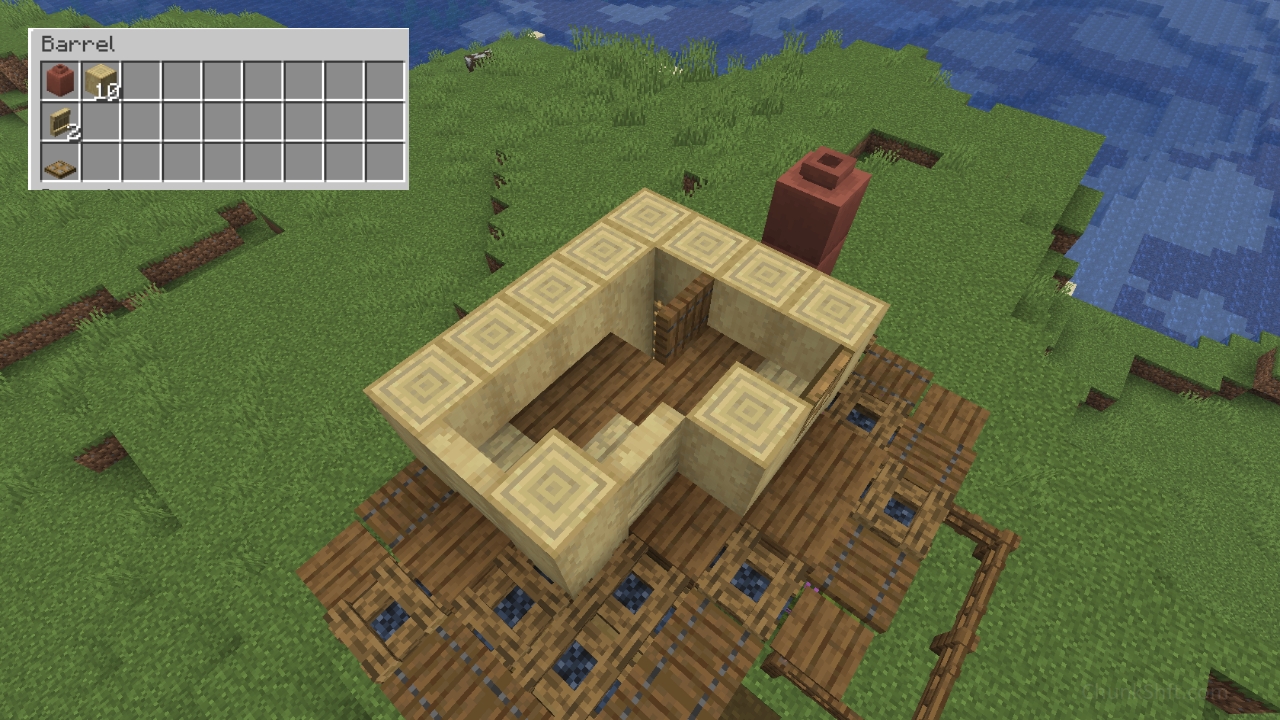Screen dimensions: 1280x720
Task: Click the bamboo trapdoor item in the barrel
Action: click(x=58, y=160)
